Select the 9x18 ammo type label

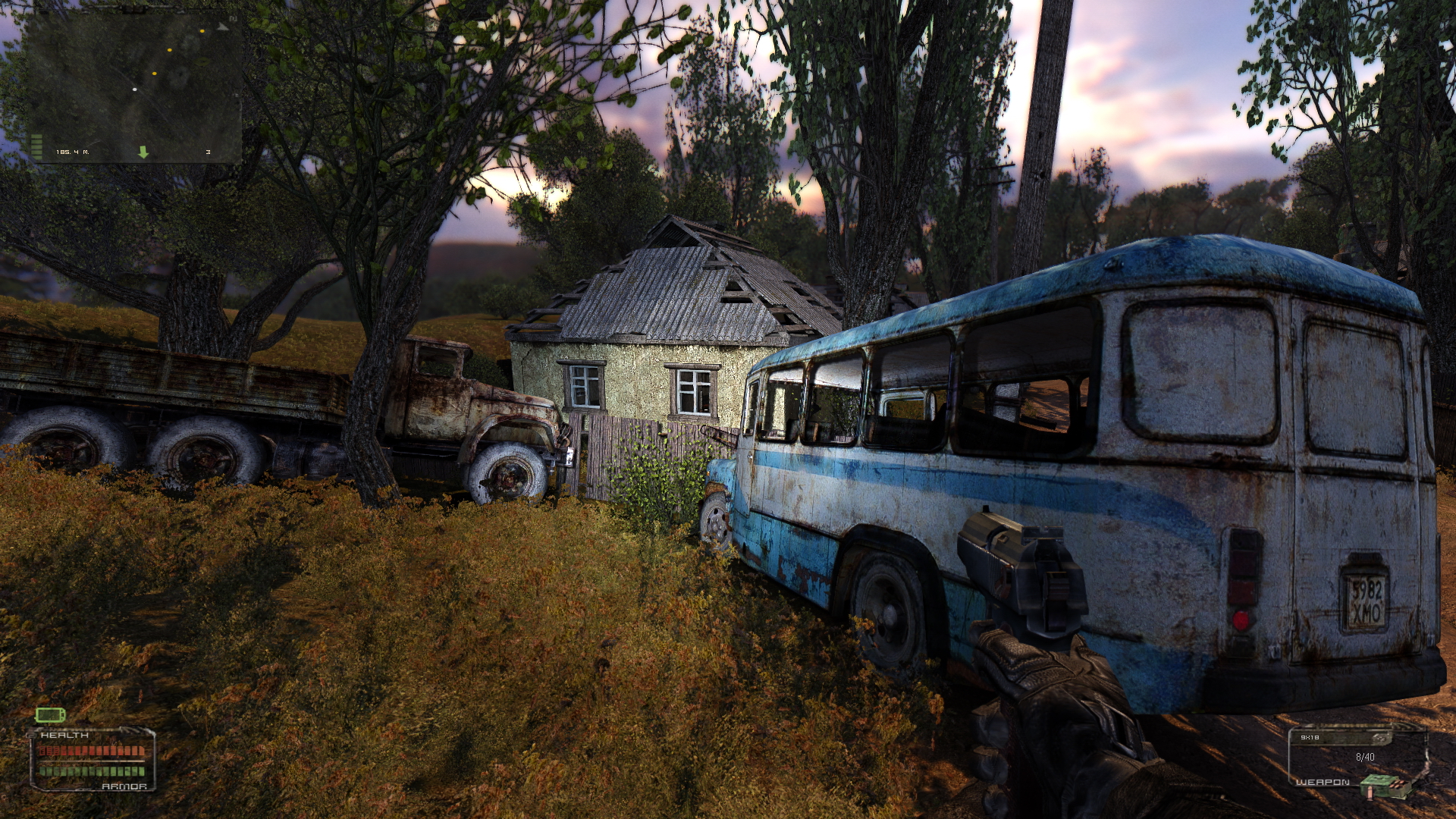1310,737
